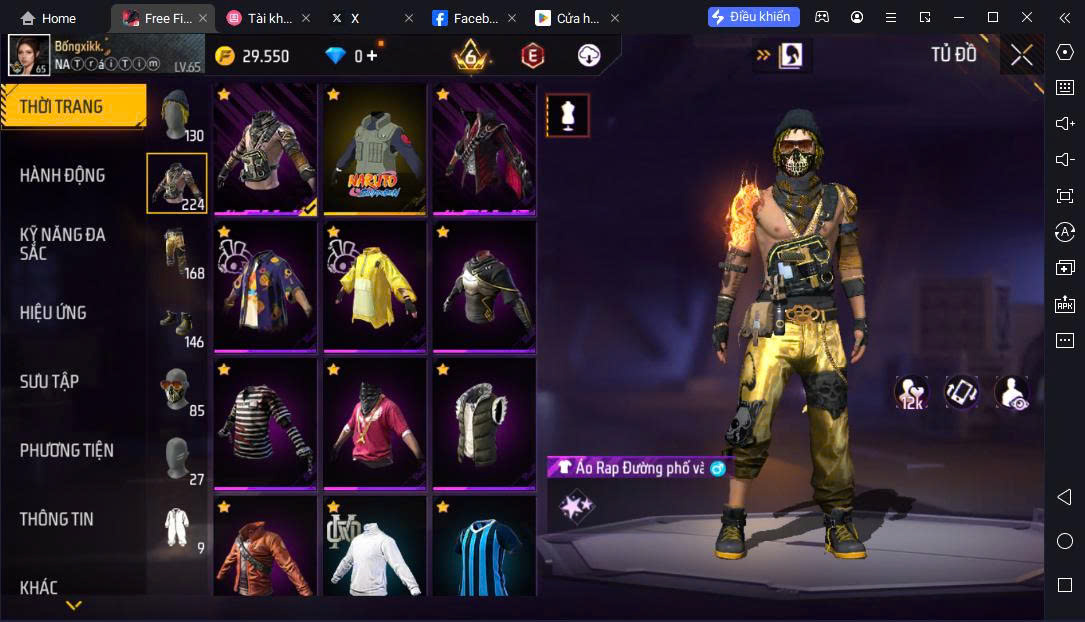
Task: Pick the blue striped jersey
Action: point(484,550)
